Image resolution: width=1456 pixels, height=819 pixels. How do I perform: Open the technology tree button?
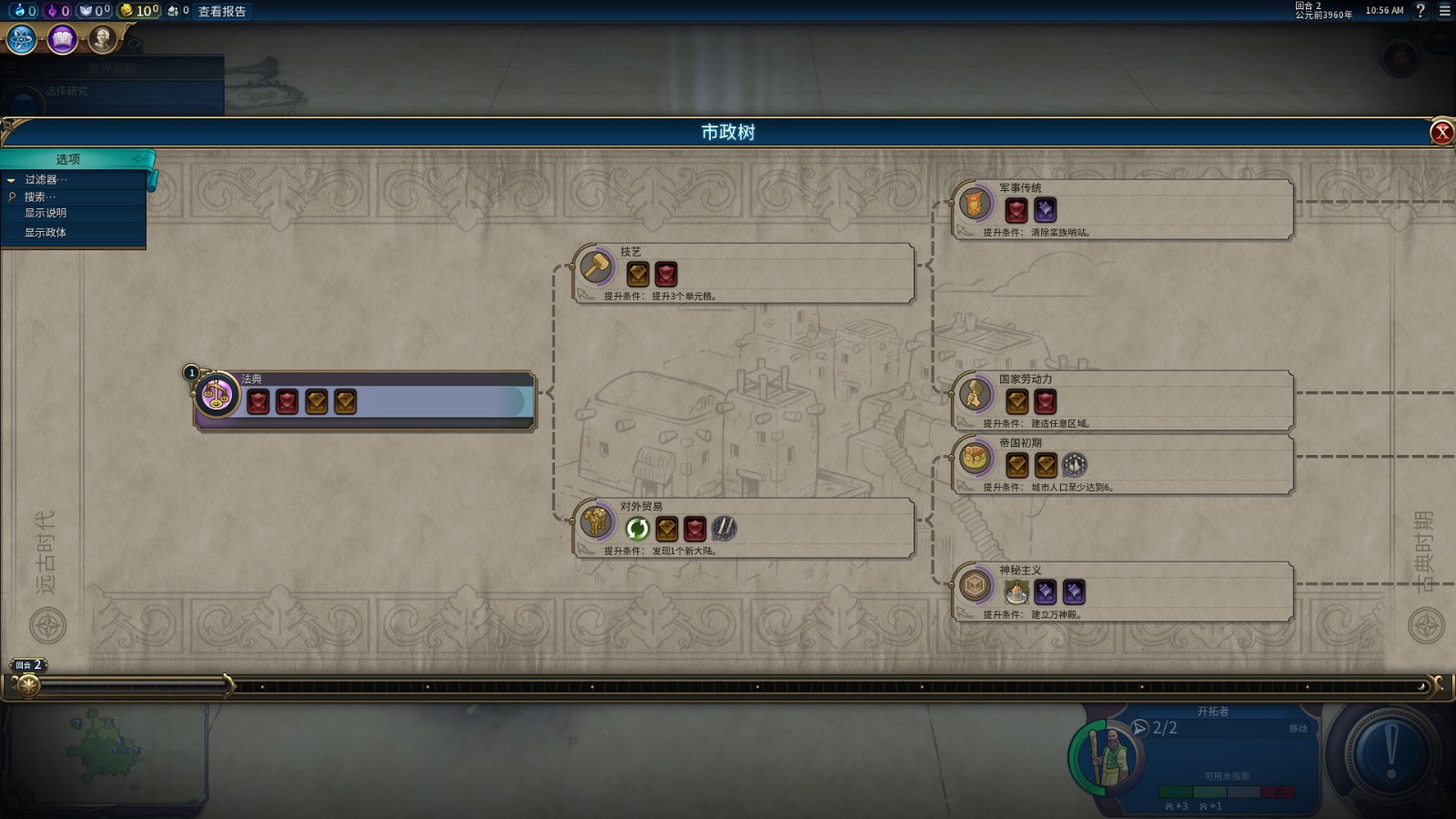point(22,39)
